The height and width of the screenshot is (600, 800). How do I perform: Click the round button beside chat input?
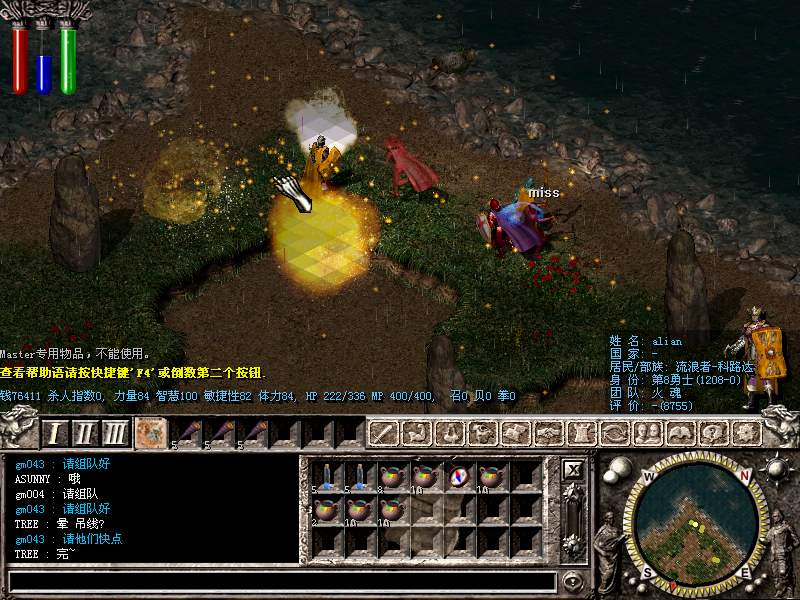pos(573,581)
